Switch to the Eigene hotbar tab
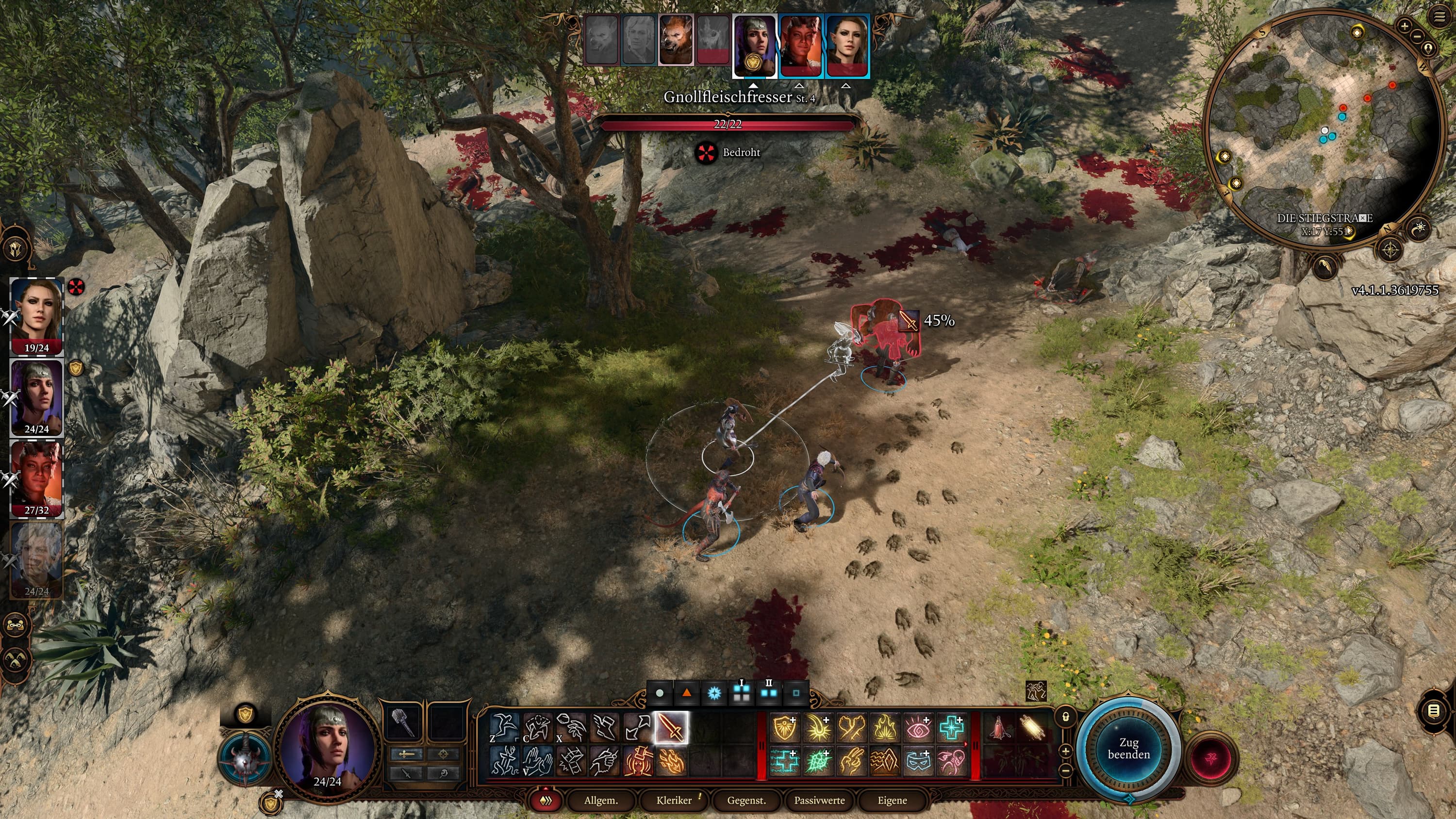Image resolution: width=1456 pixels, height=819 pixels. point(892,801)
